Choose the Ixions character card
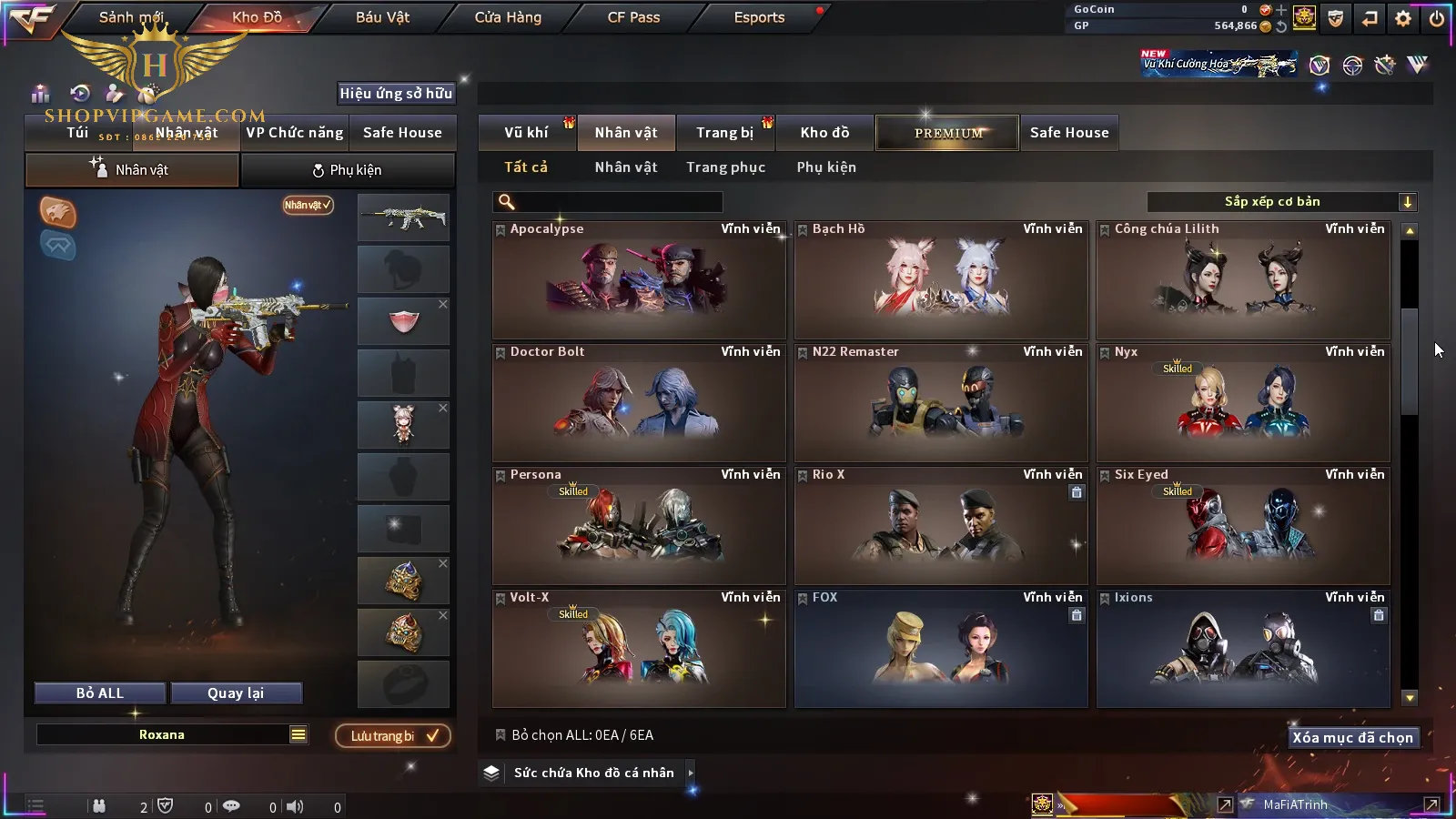1456x819 pixels. 1243,649
